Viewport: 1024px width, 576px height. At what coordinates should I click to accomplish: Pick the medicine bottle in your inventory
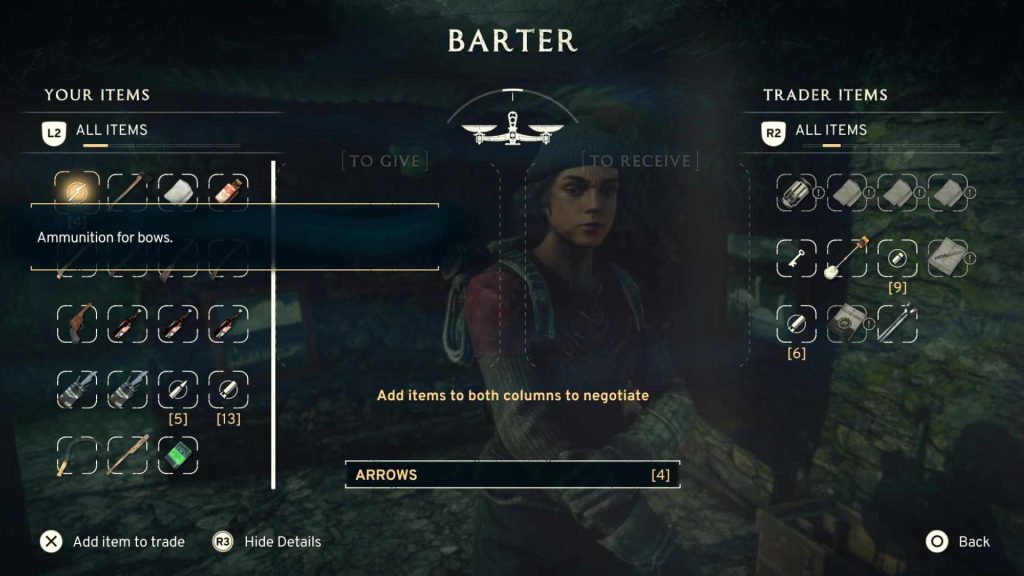(x=227, y=190)
